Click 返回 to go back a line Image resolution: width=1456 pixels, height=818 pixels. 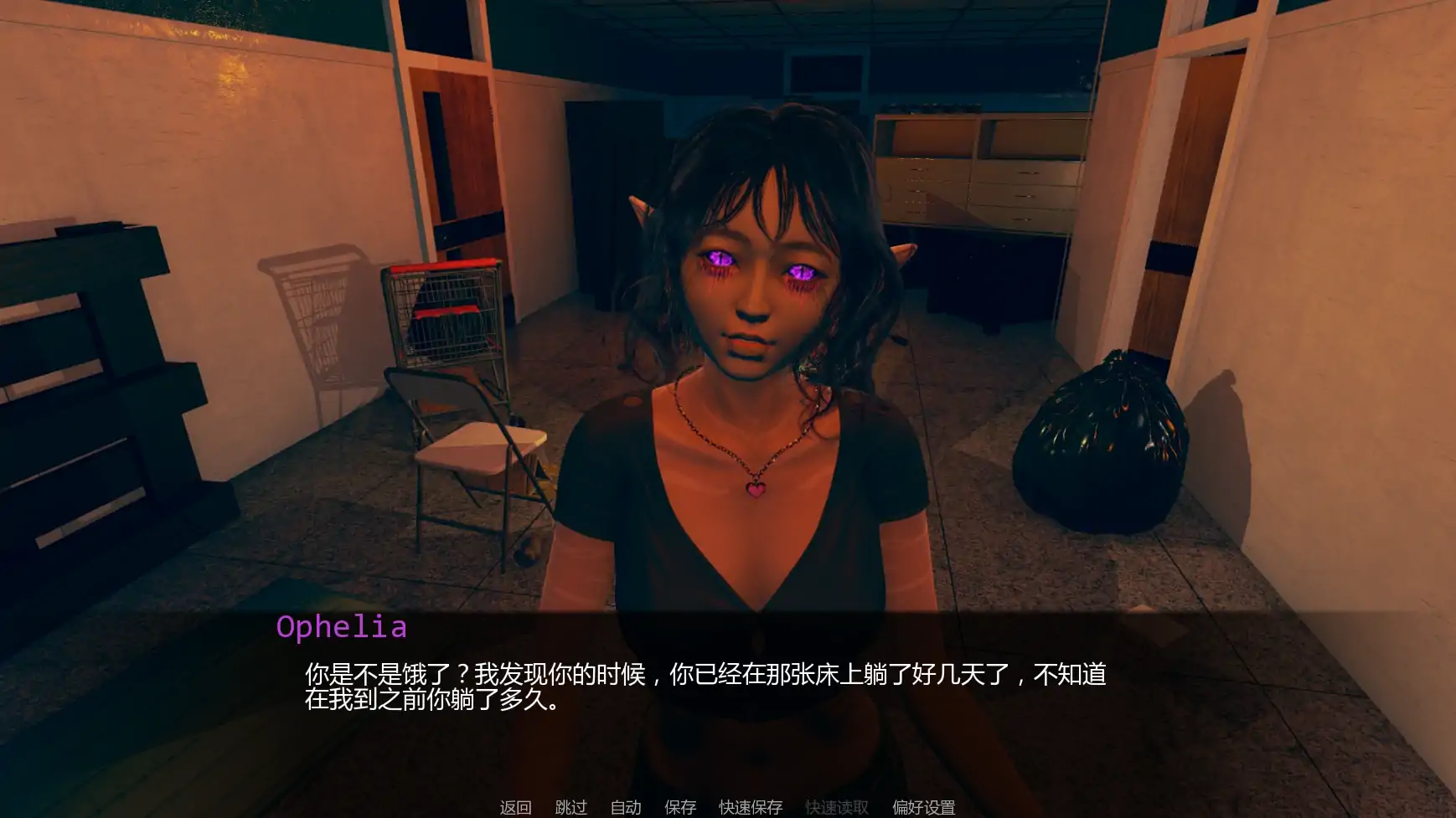coord(515,807)
